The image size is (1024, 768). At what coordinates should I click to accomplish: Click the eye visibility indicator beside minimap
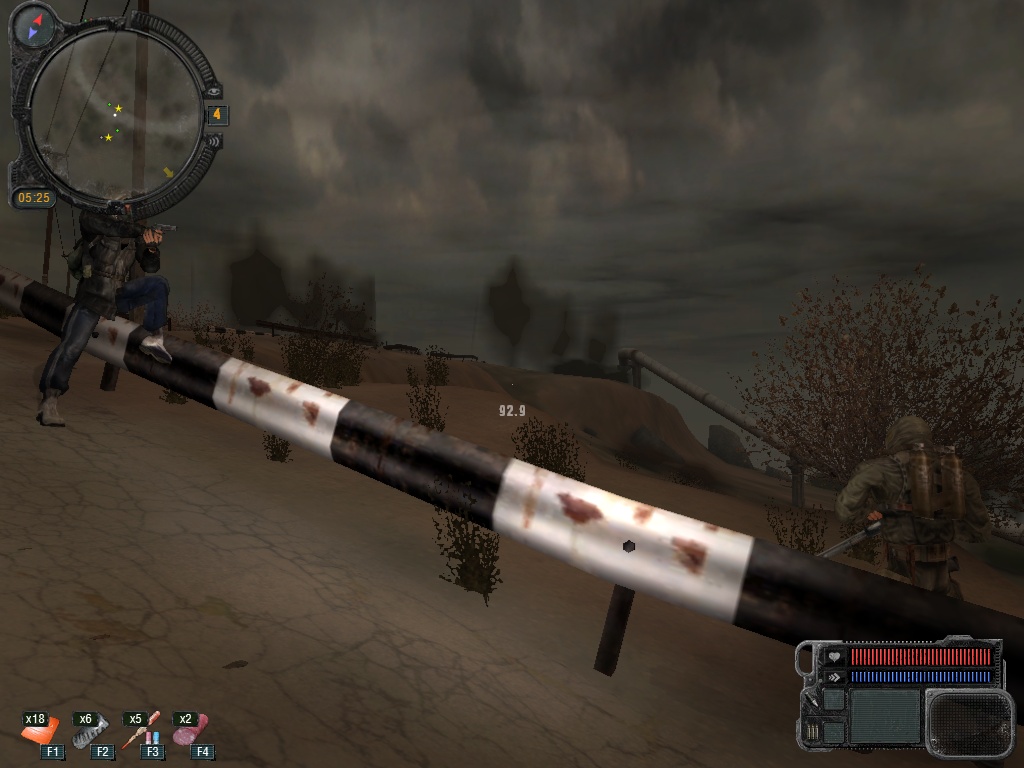(x=213, y=90)
